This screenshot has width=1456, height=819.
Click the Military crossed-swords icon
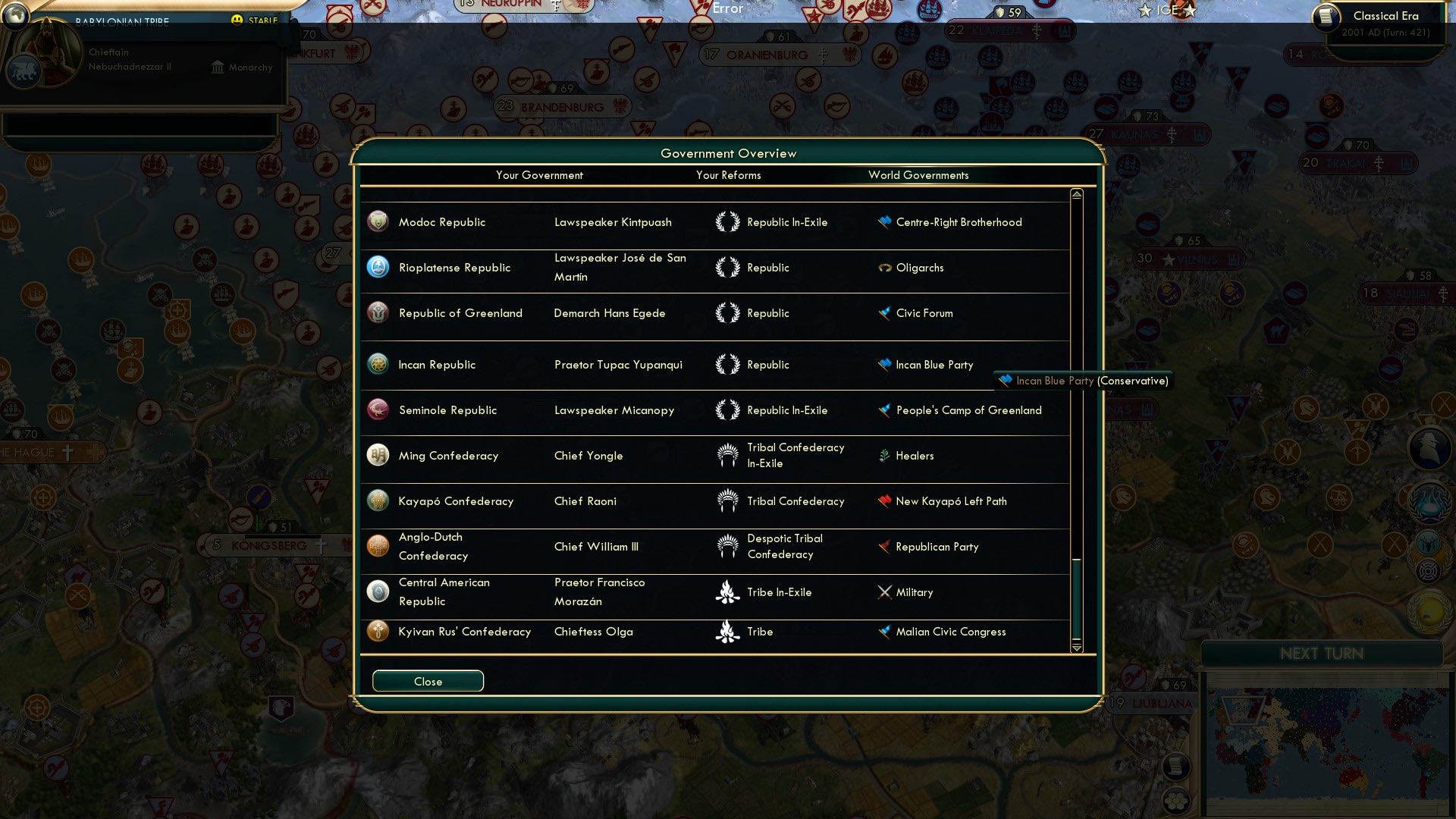(883, 592)
